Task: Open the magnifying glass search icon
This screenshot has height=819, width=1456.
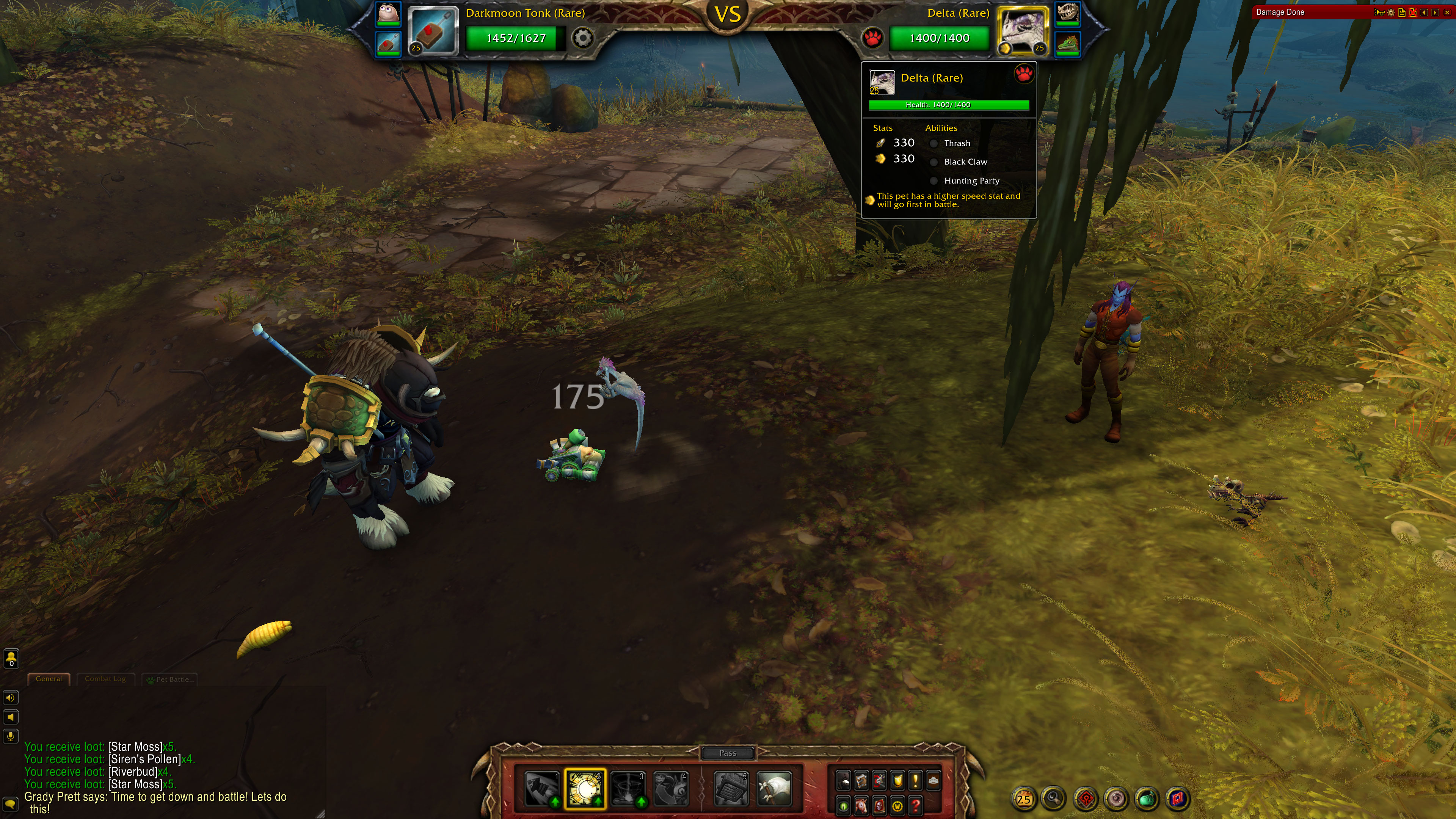Action: [x=1054, y=799]
